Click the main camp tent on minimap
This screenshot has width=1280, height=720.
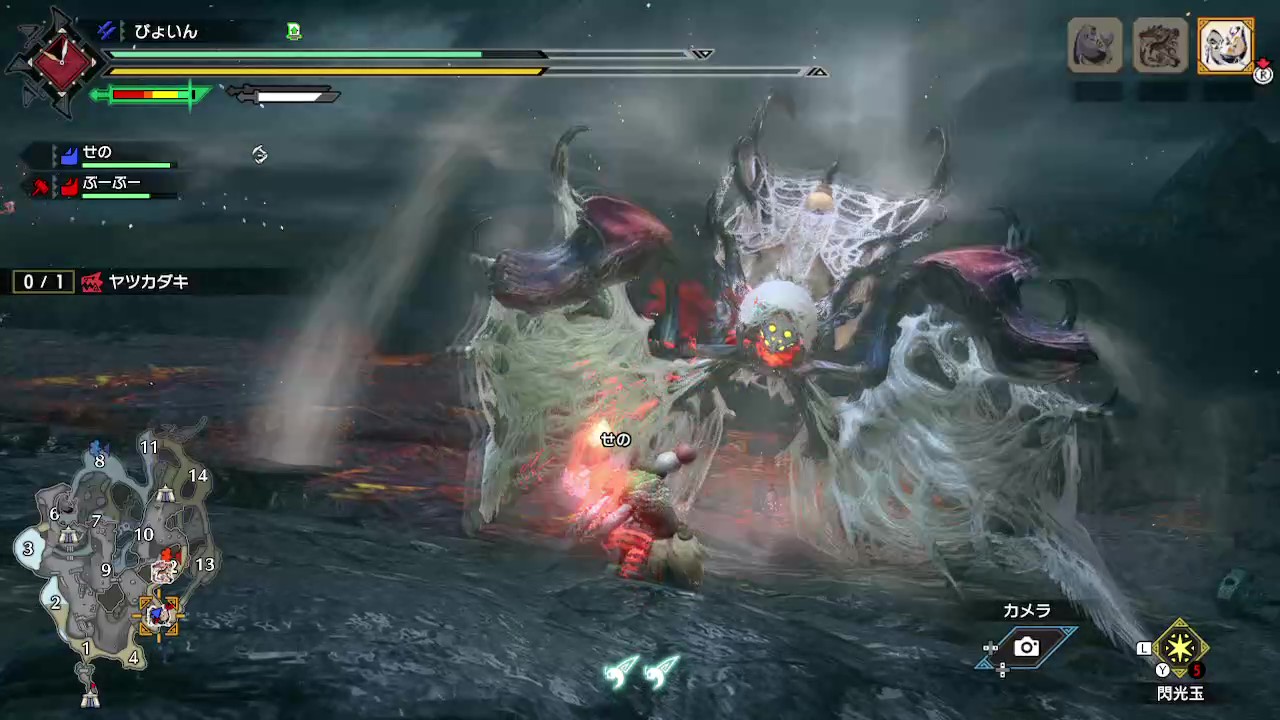coord(90,697)
